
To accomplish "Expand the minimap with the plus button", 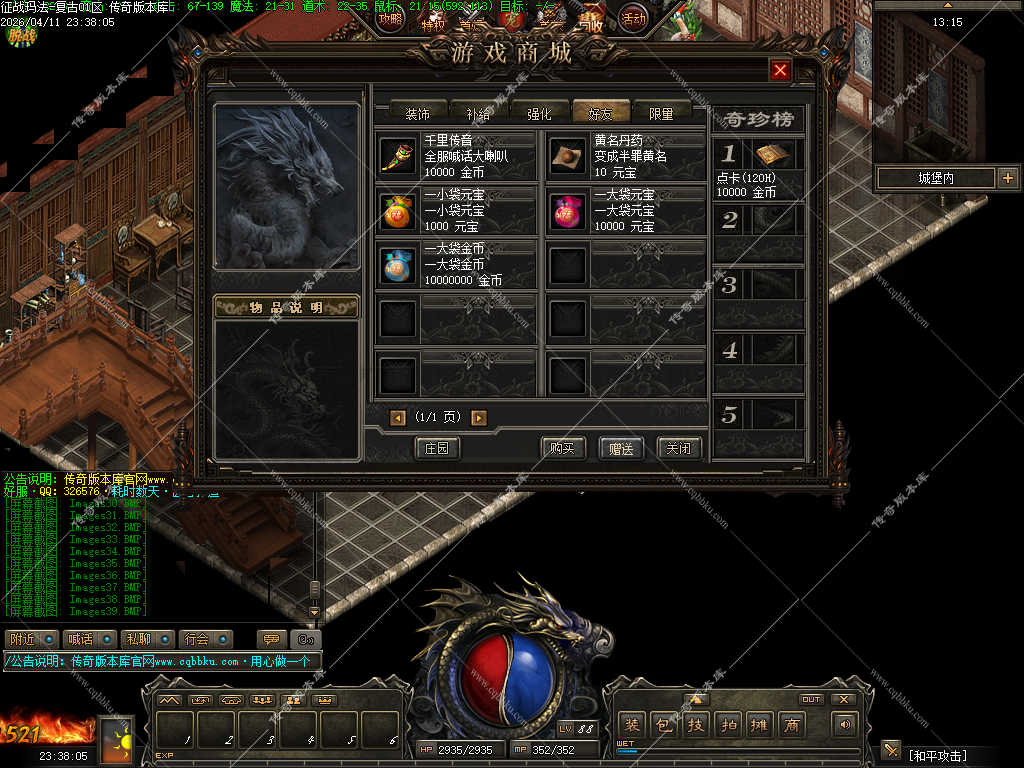I will click(x=1007, y=178).
